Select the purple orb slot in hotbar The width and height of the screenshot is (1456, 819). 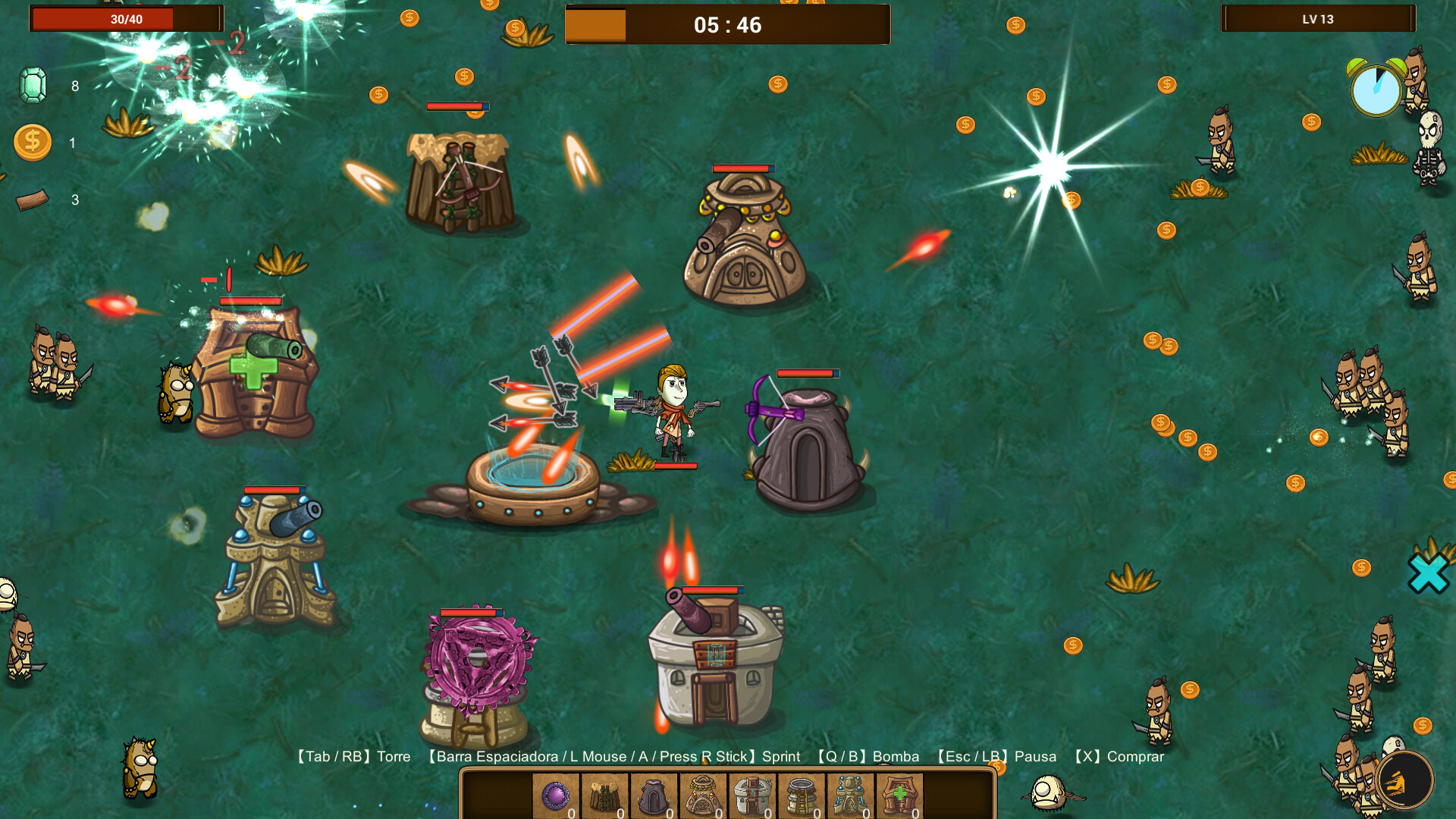pyautogui.click(x=556, y=796)
